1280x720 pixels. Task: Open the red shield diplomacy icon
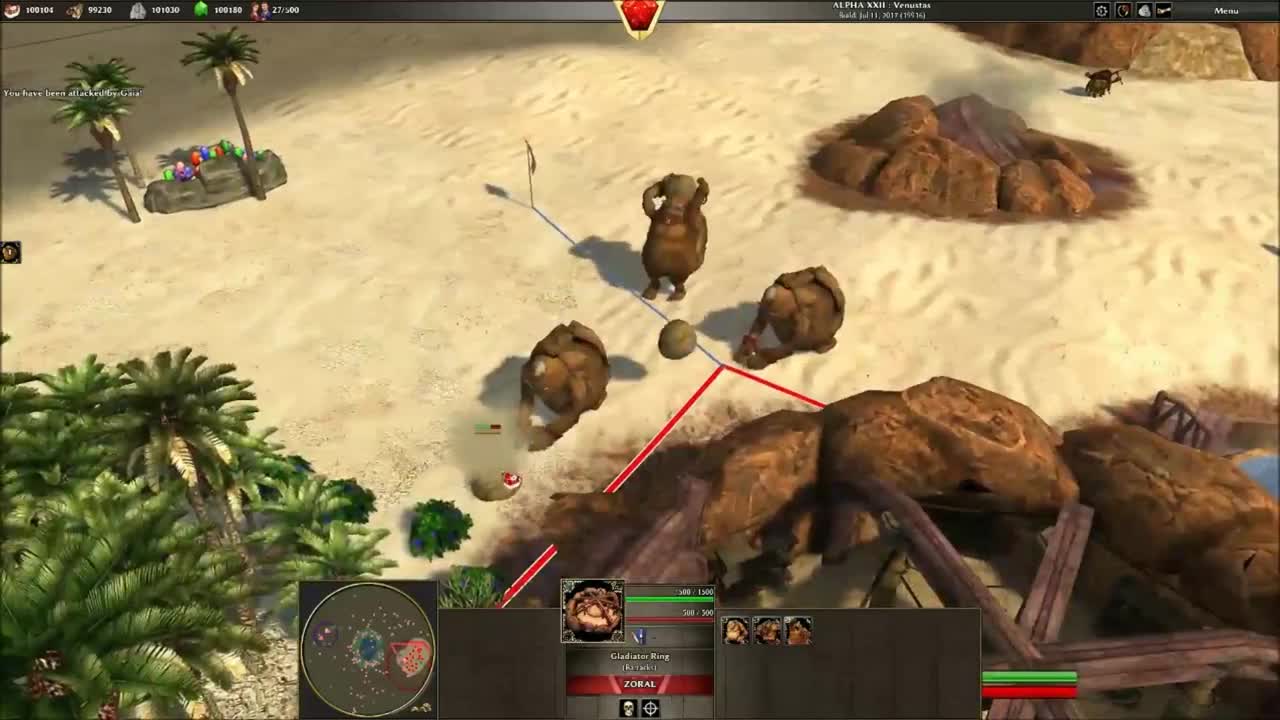tap(1123, 10)
